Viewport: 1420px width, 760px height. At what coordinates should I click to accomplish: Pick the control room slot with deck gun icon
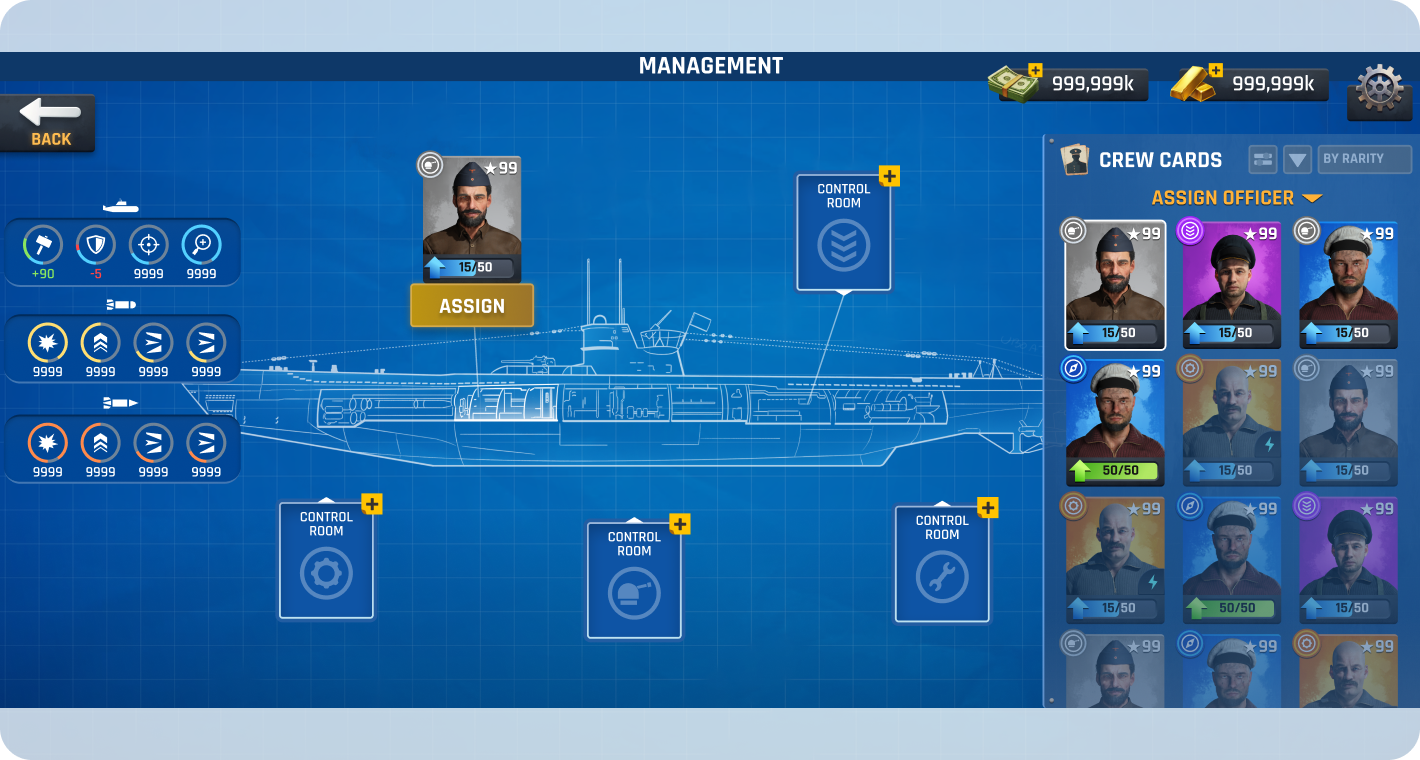634,581
